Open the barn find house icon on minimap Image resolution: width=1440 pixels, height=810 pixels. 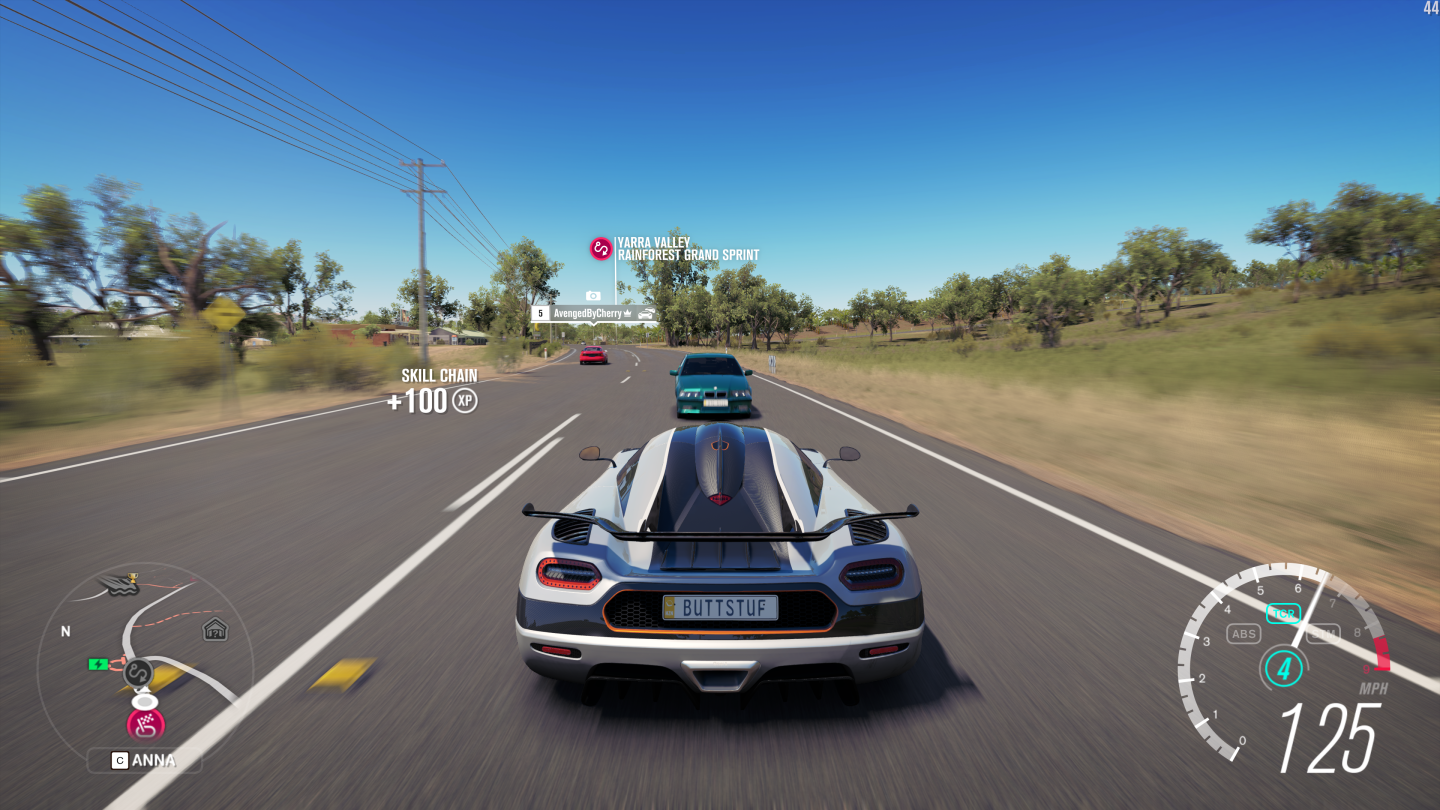point(215,629)
